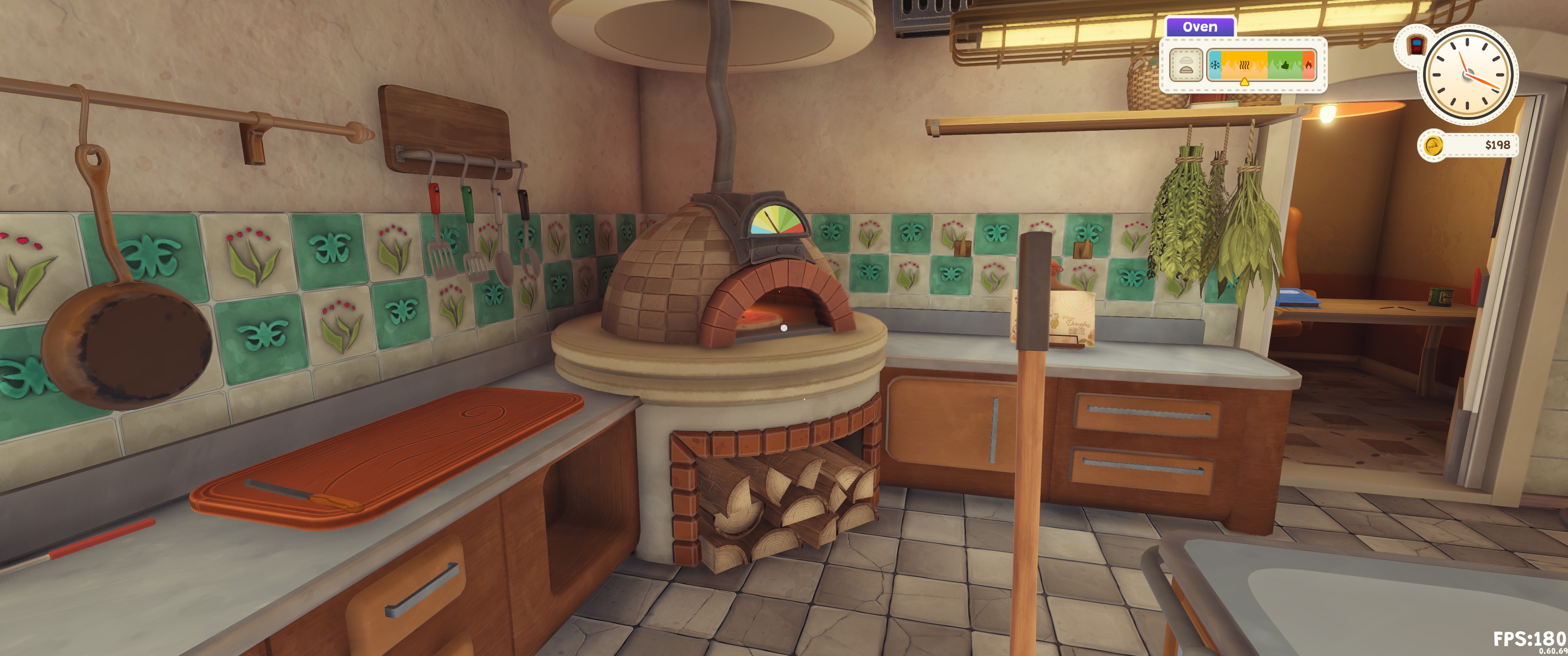Select the dough slot in the Oven panel

(1185, 65)
